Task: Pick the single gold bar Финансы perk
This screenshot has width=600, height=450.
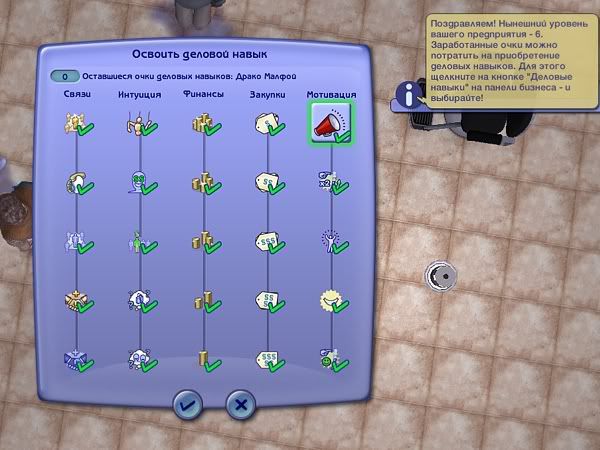Action: (204, 357)
